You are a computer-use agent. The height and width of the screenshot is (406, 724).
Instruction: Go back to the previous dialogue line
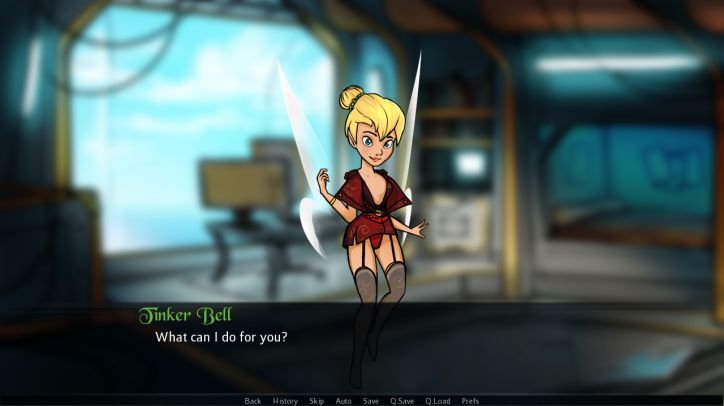(x=253, y=401)
